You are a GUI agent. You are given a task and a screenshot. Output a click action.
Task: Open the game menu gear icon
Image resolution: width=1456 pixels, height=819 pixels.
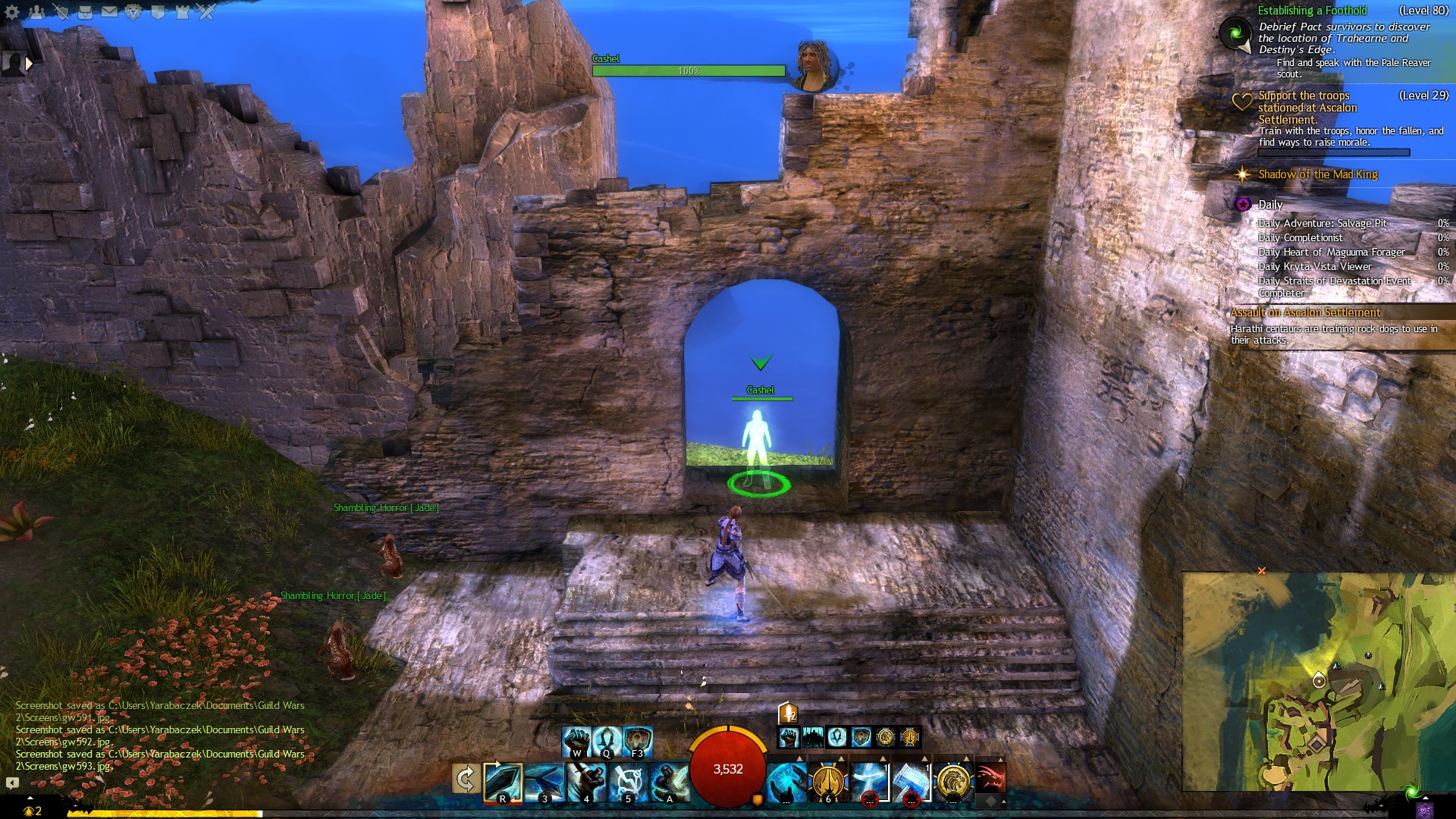pos(12,11)
